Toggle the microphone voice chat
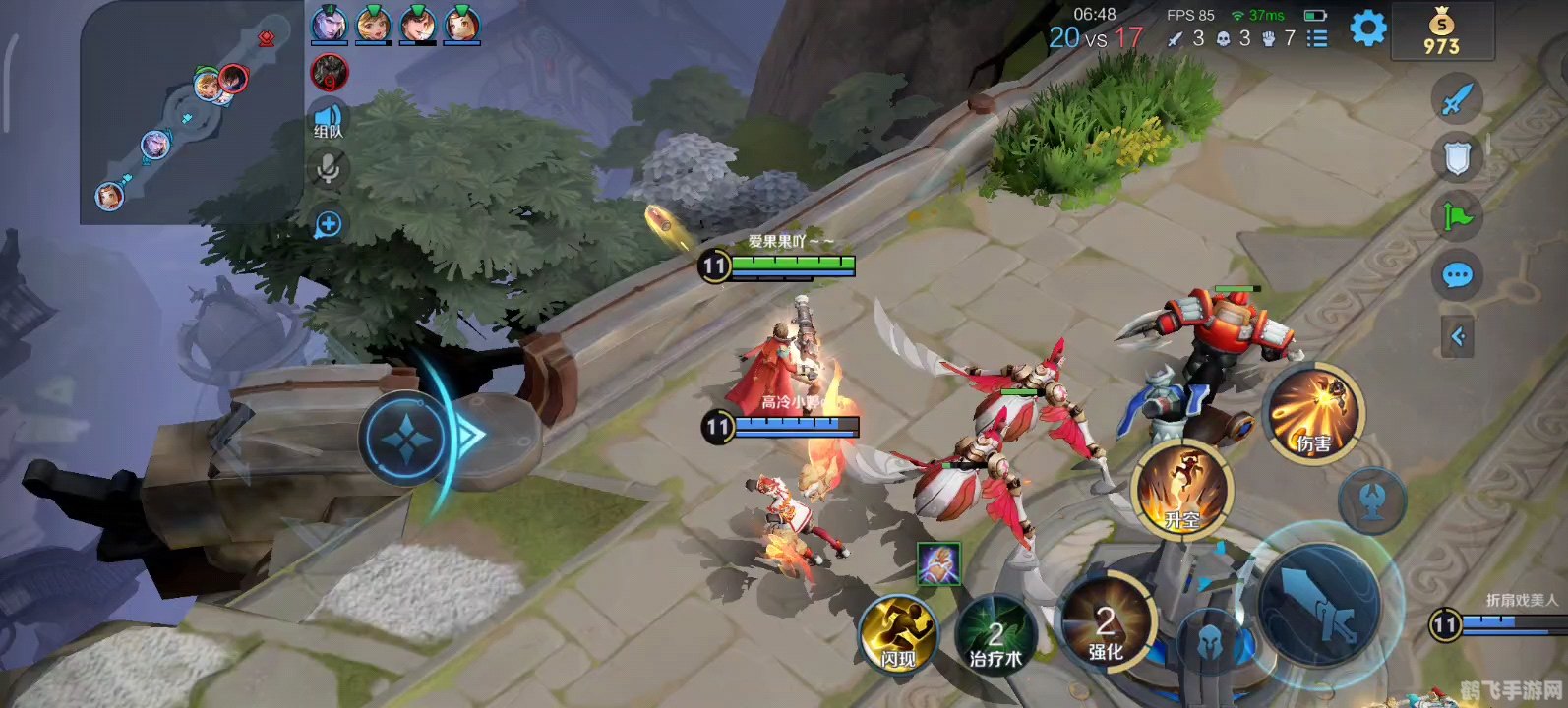Image resolution: width=1568 pixels, height=708 pixels. [x=329, y=170]
